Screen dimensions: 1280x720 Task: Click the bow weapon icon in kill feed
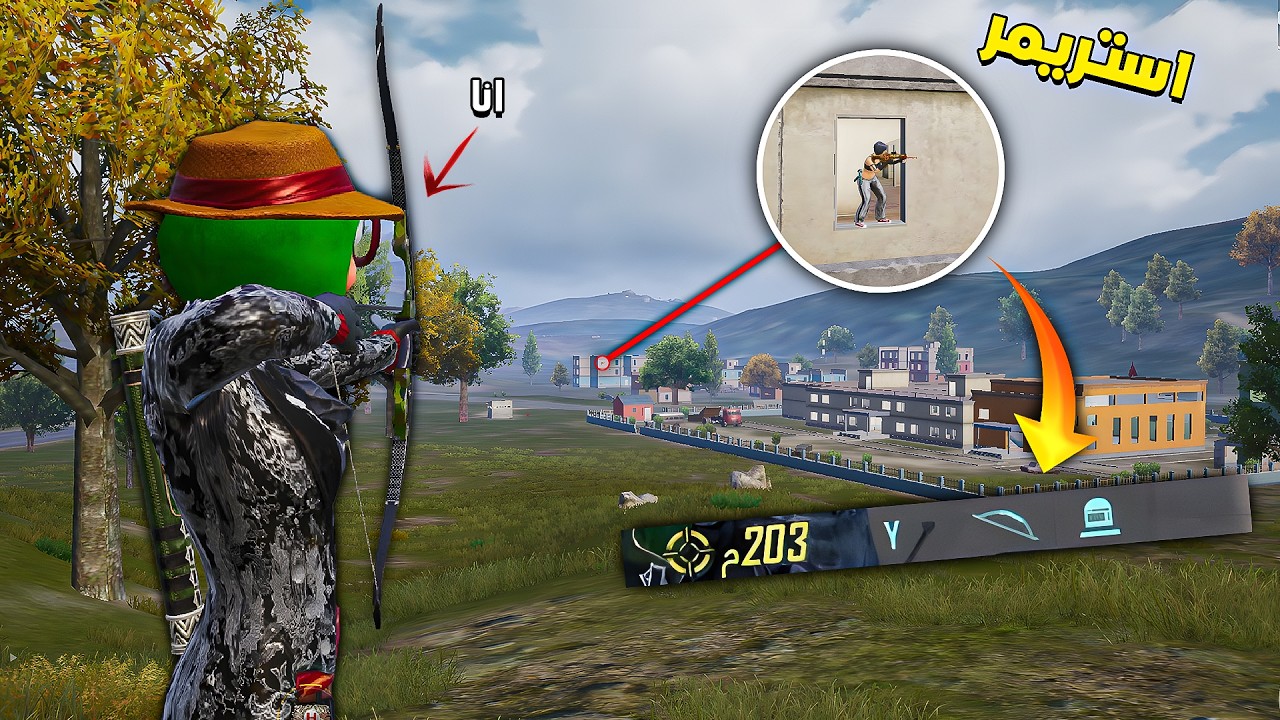click(1004, 523)
